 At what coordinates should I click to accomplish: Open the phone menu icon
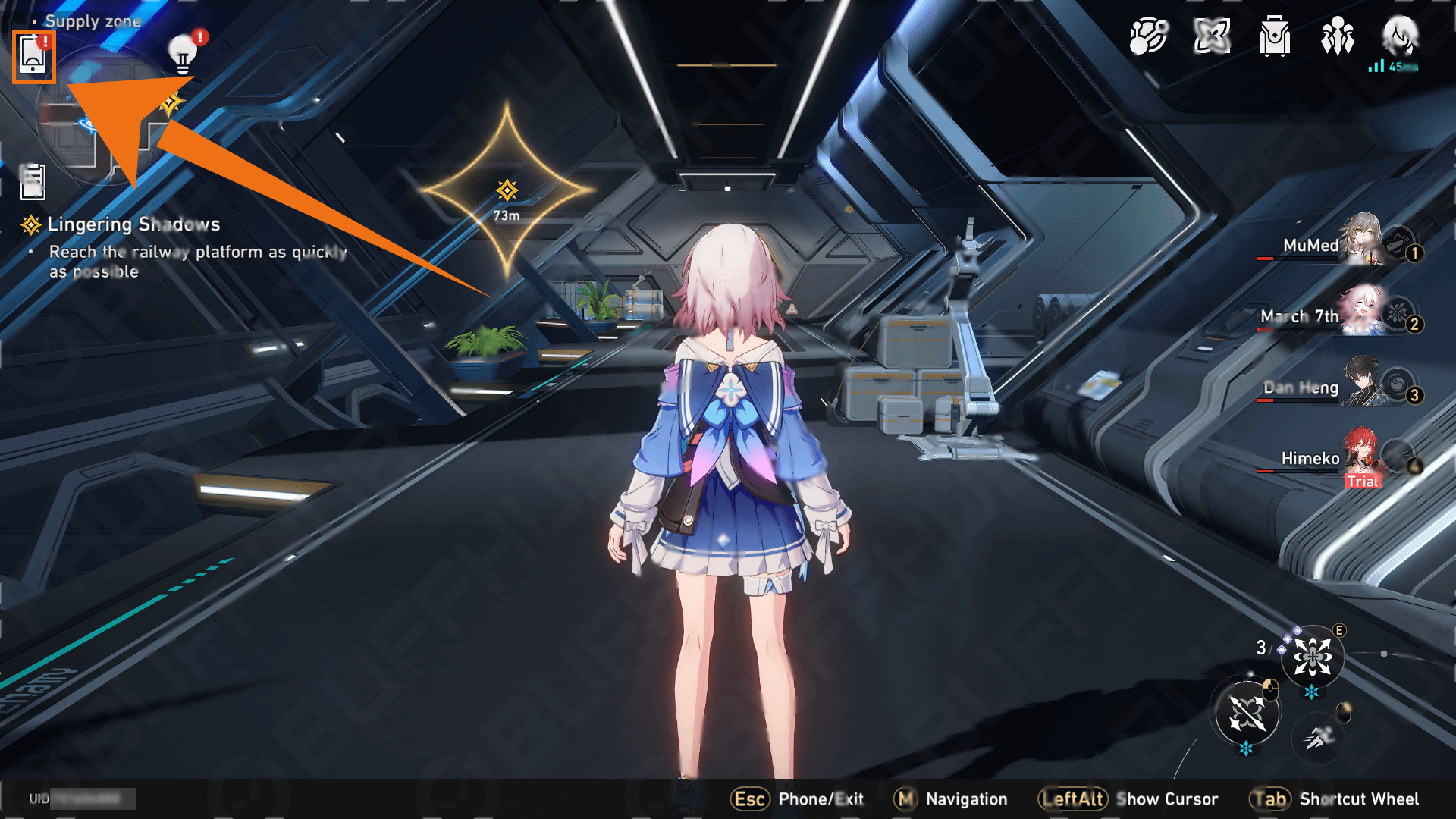(33, 56)
